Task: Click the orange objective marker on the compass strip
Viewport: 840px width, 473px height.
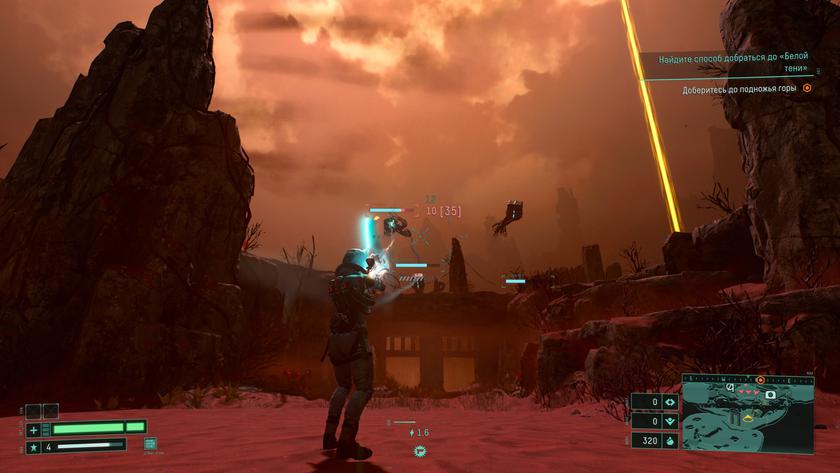Action: point(760,380)
